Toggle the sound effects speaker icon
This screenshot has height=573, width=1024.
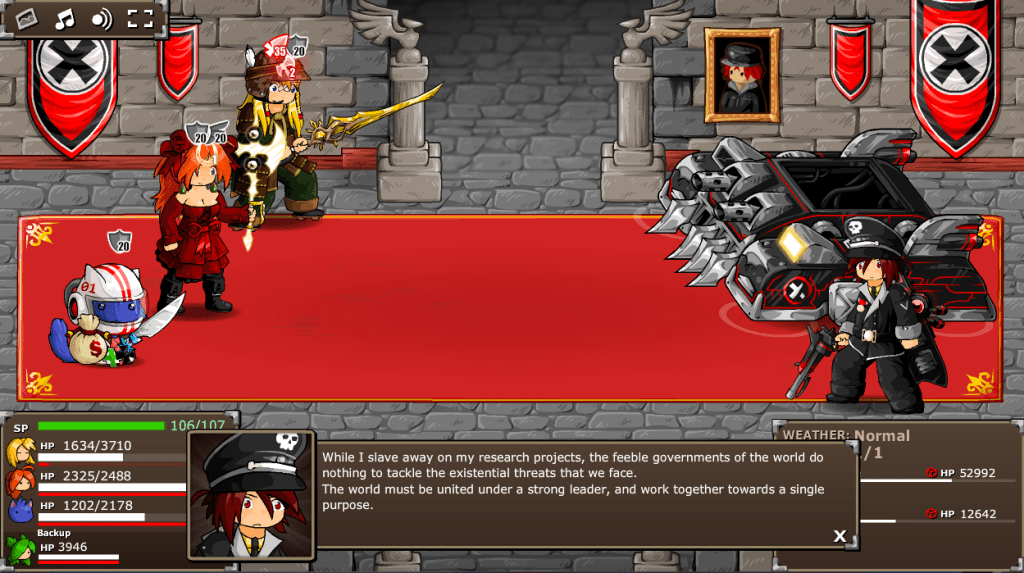[x=101, y=18]
